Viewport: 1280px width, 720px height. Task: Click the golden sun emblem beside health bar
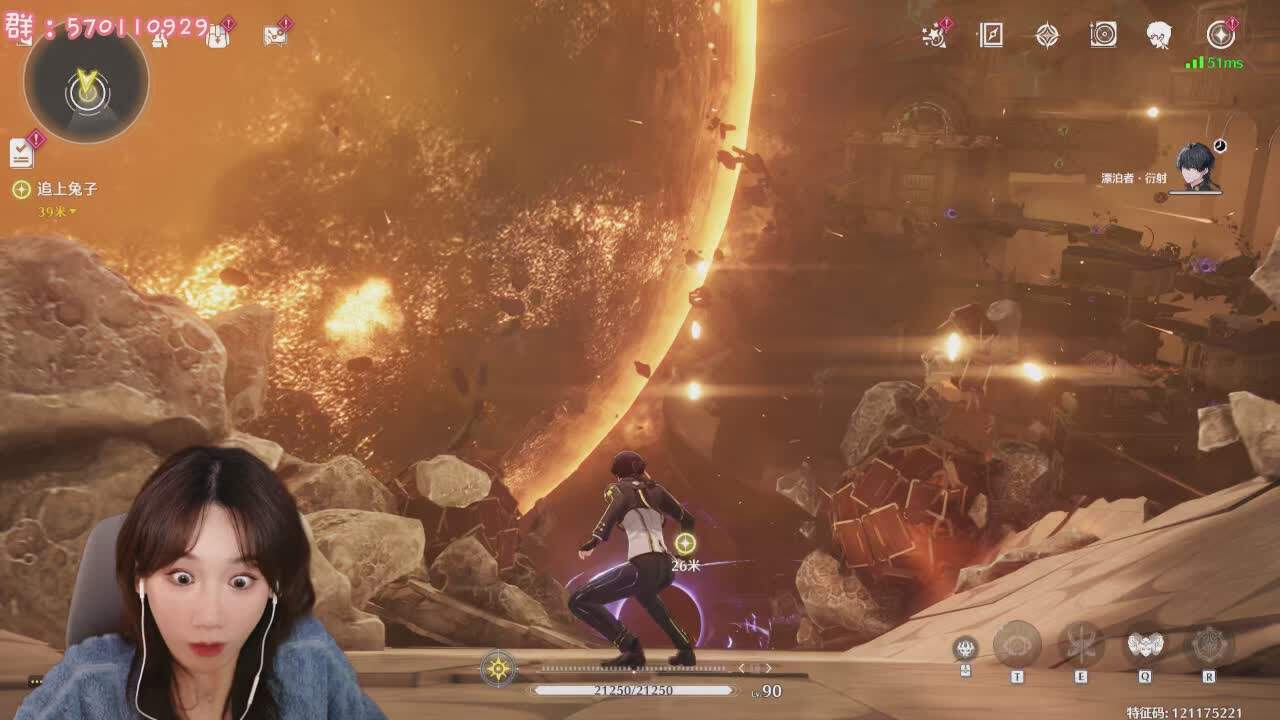497,667
